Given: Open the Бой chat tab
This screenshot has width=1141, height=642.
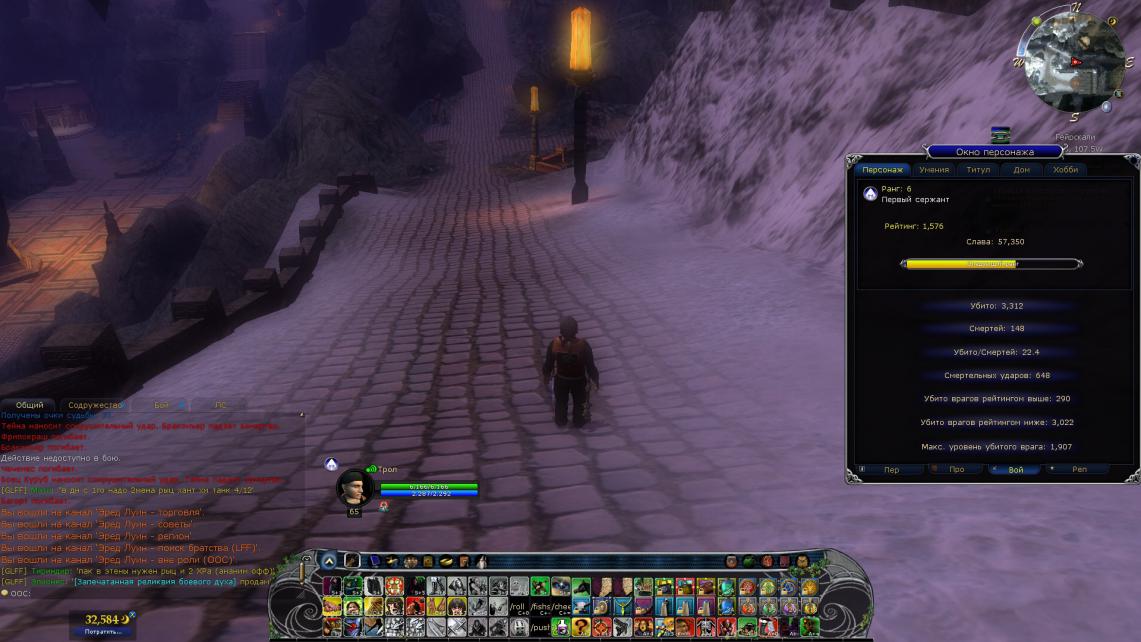Looking at the screenshot, I should (162, 405).
